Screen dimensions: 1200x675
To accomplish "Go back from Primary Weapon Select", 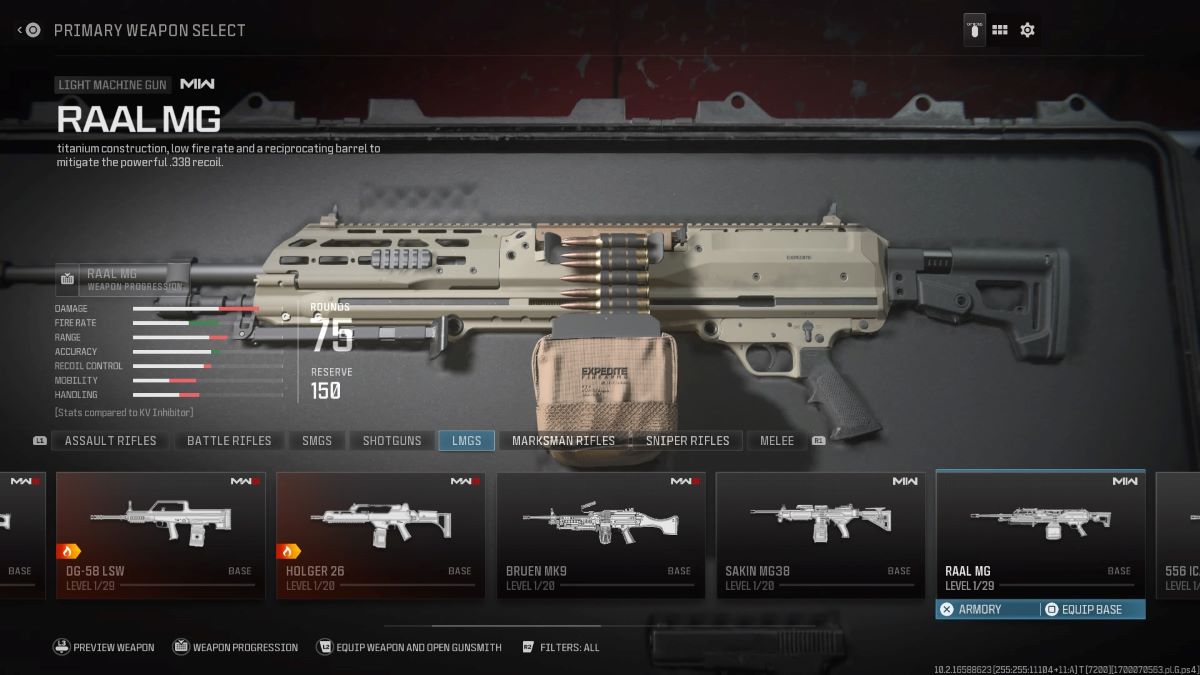I will (x=28, y=30).
